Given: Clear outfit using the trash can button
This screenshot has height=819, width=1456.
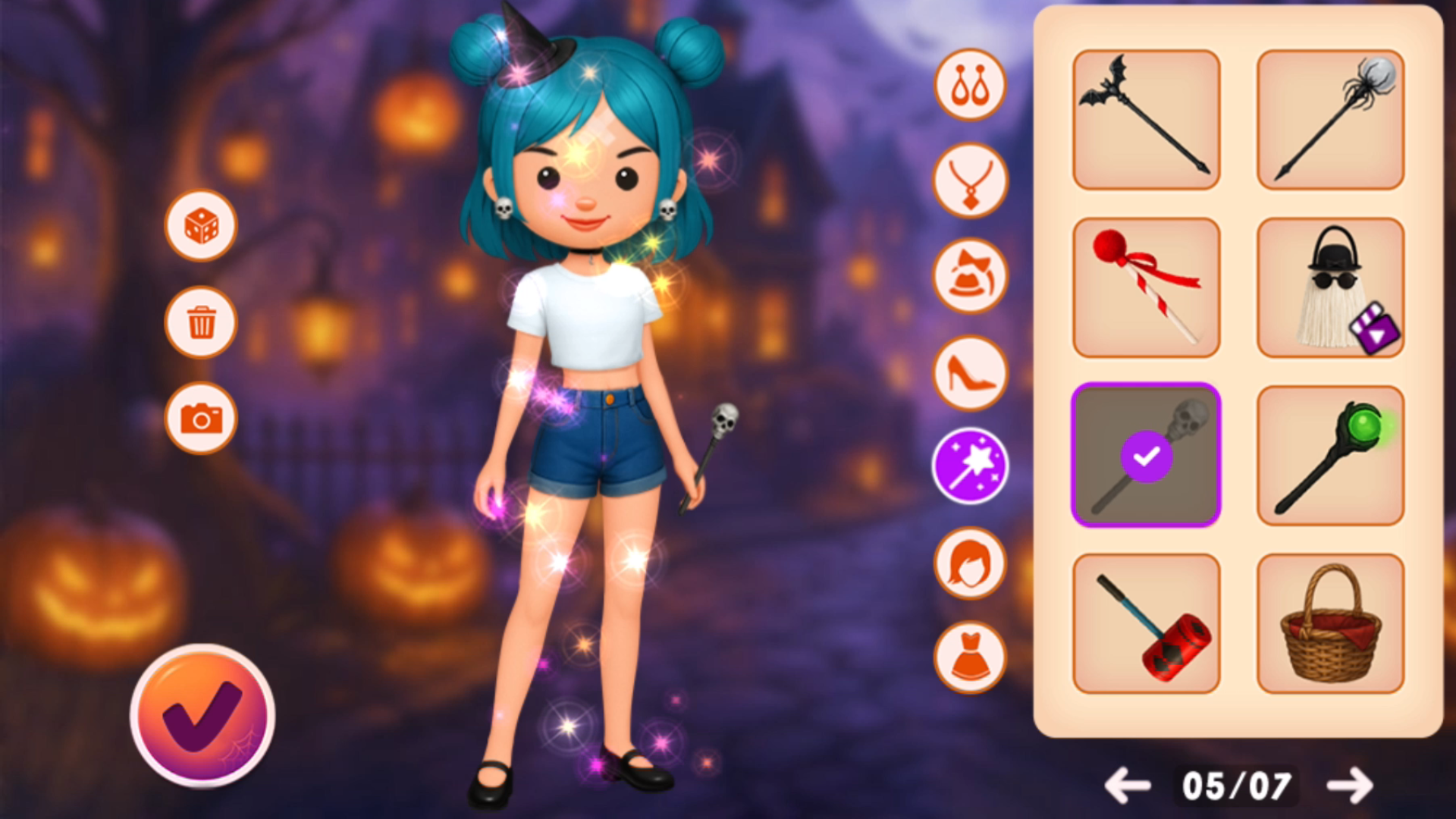Looking at the screenshot, I should click(x=201, y=322).
